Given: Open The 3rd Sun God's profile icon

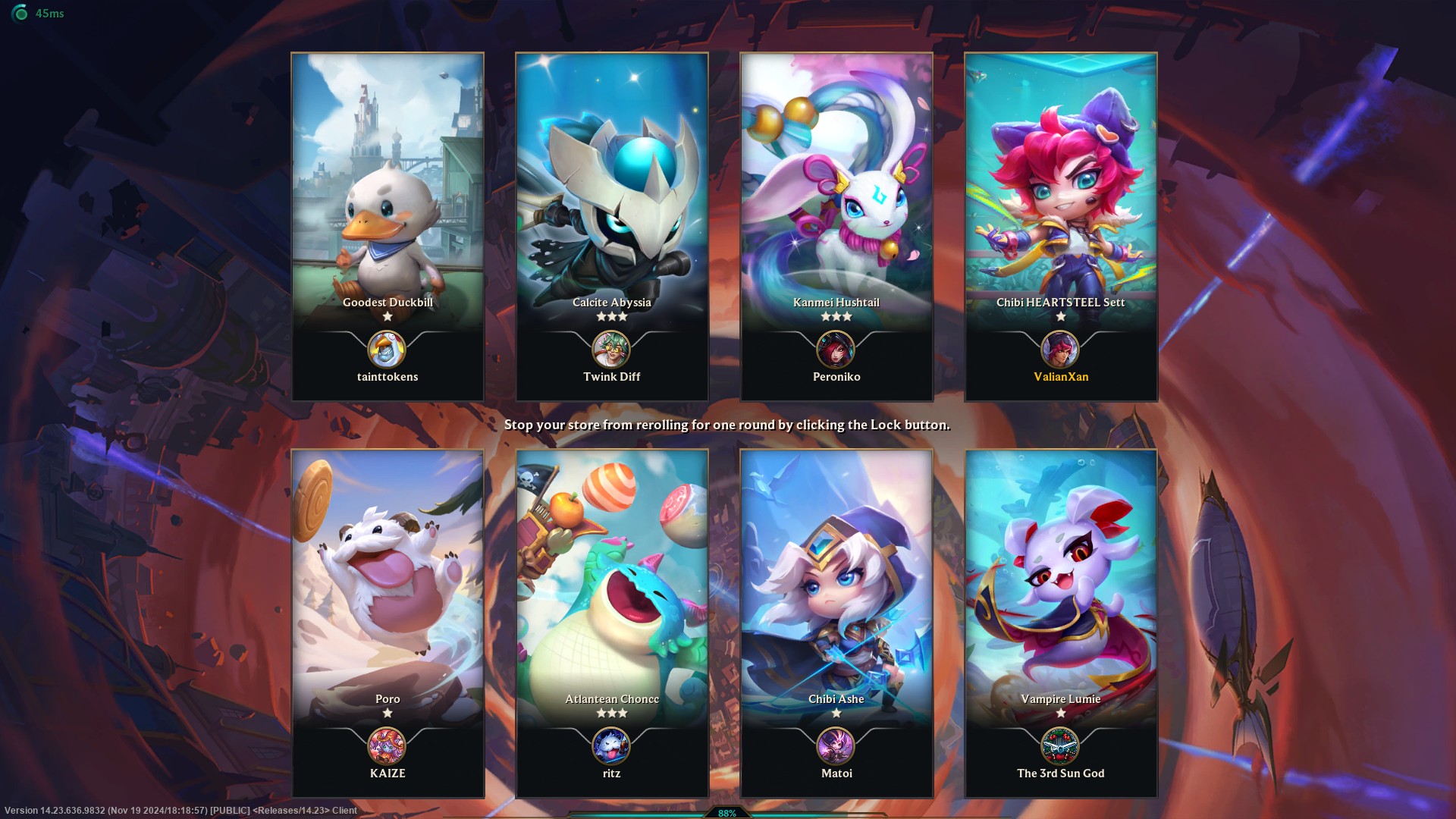Looking at the screenshot, I should (1060, 746).
